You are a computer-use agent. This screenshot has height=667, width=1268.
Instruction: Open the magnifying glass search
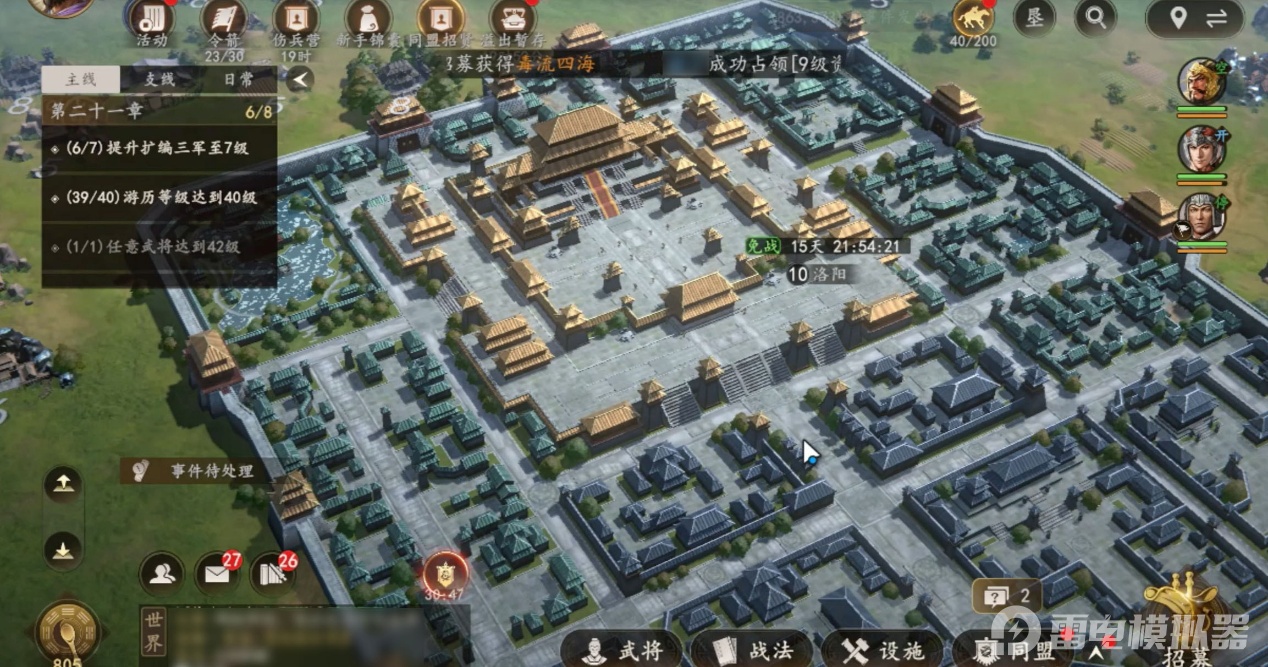[1095, 17]
